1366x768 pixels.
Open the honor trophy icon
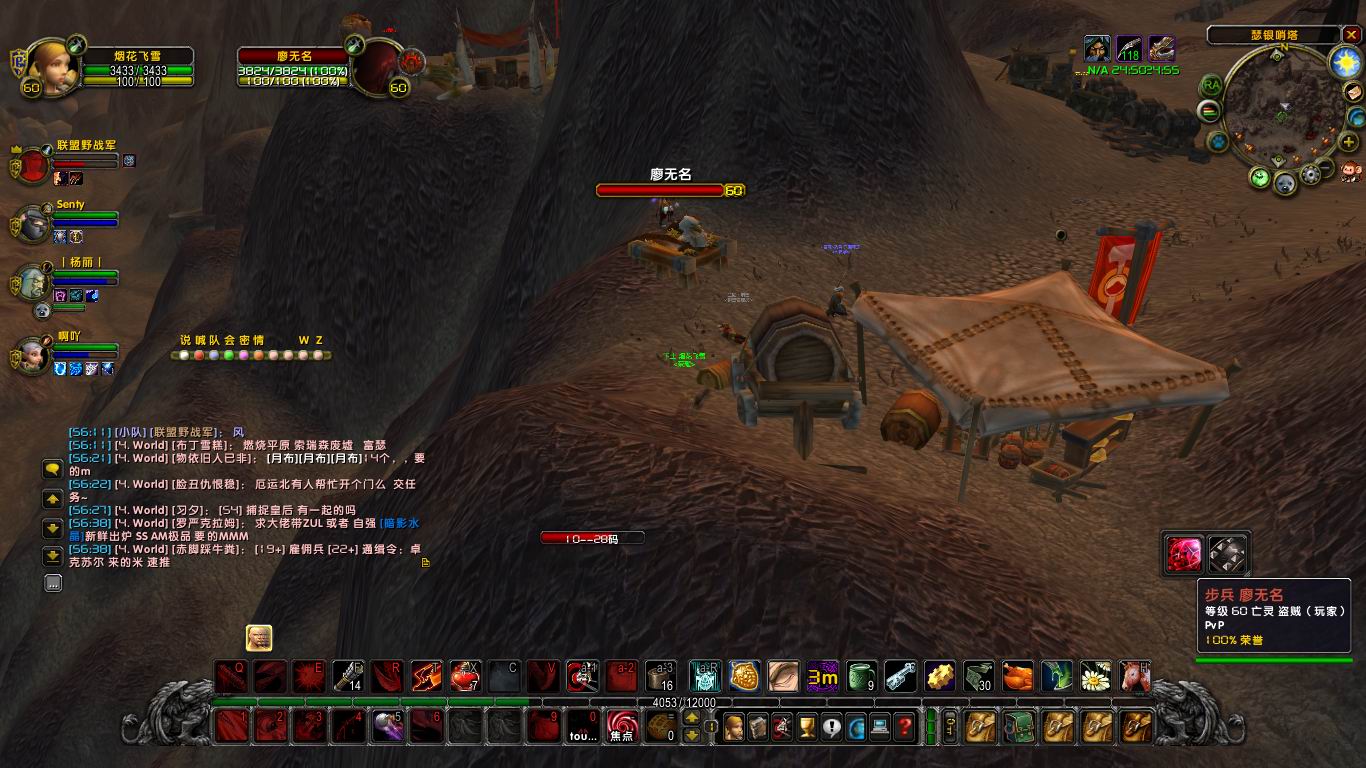pos(805,726)
